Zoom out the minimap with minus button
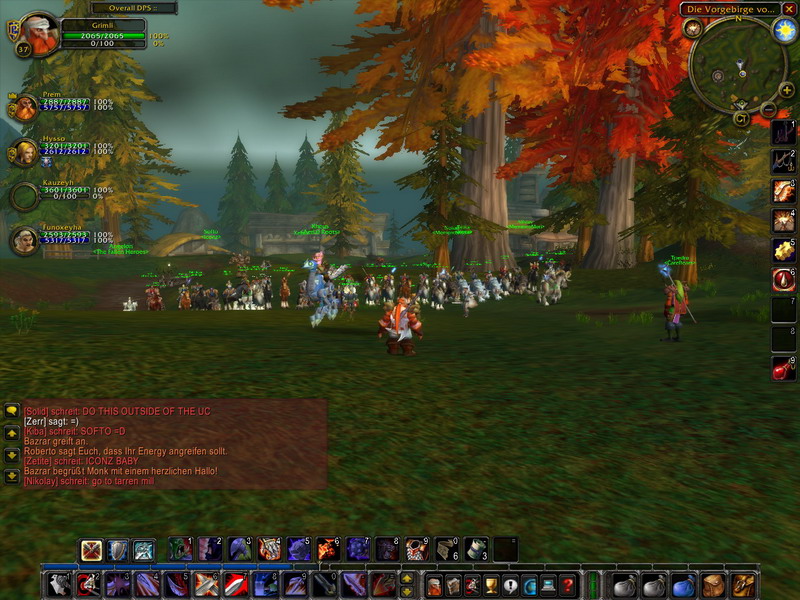 point(768,109)
